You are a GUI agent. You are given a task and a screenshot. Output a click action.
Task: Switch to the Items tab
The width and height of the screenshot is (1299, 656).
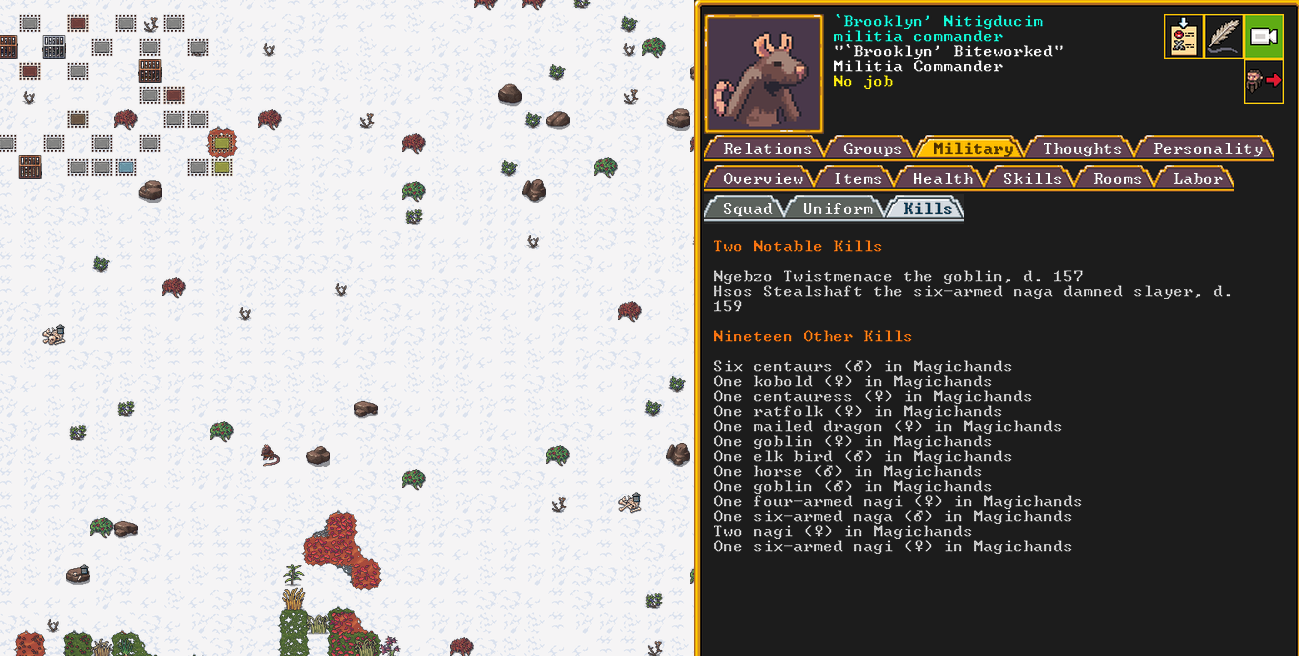pos(858,178)
